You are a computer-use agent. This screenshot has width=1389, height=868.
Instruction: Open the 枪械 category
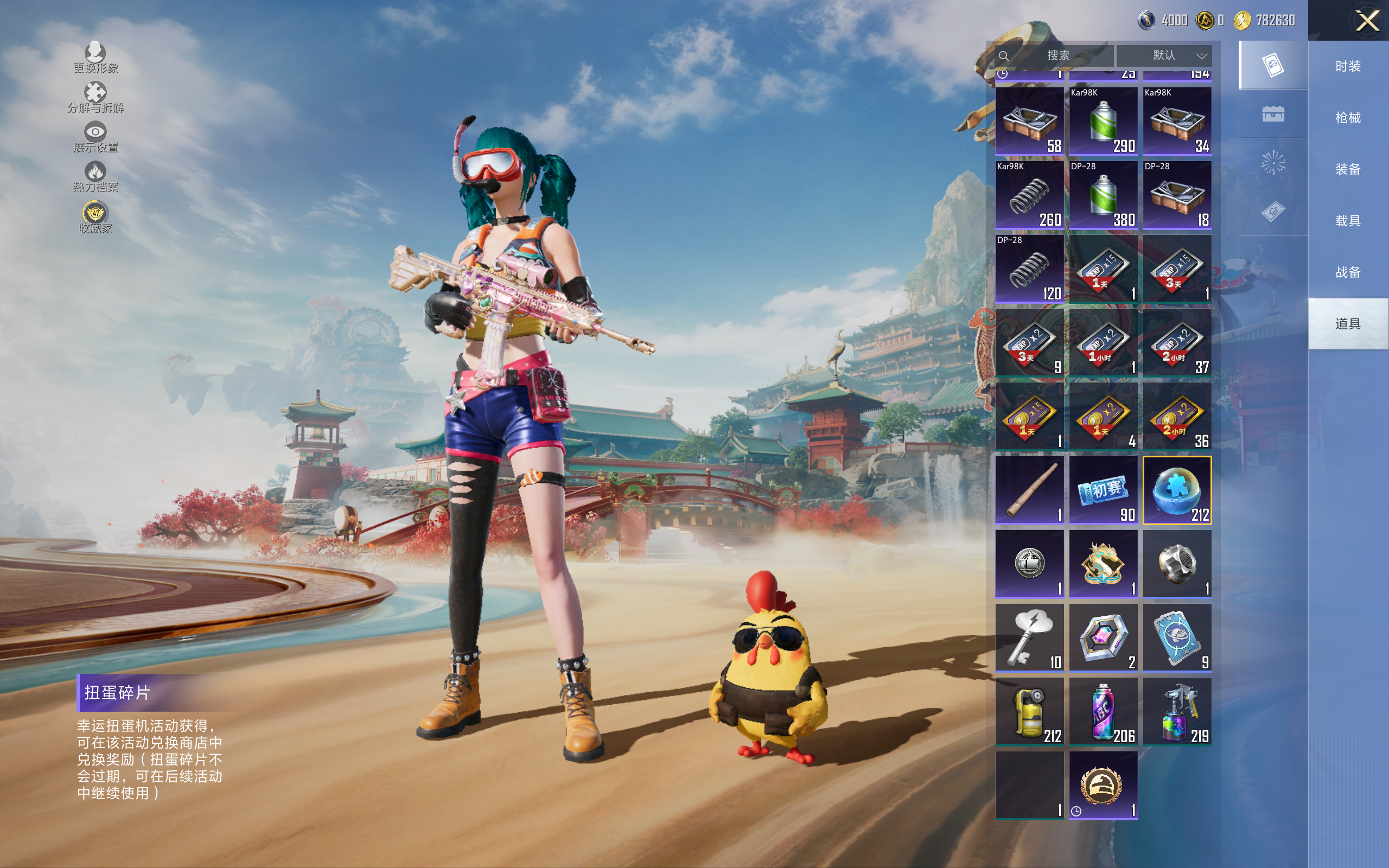pyautogui.click(x=1348, y=118)
